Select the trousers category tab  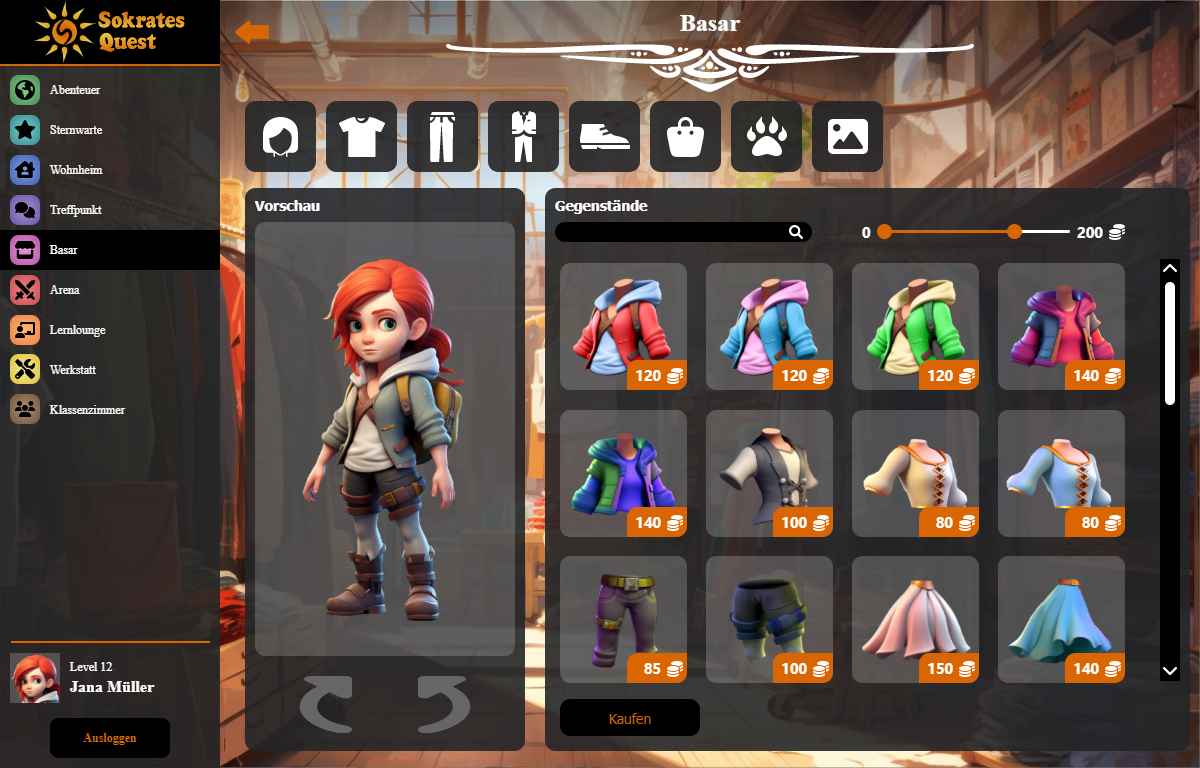(x=442, y=136)
